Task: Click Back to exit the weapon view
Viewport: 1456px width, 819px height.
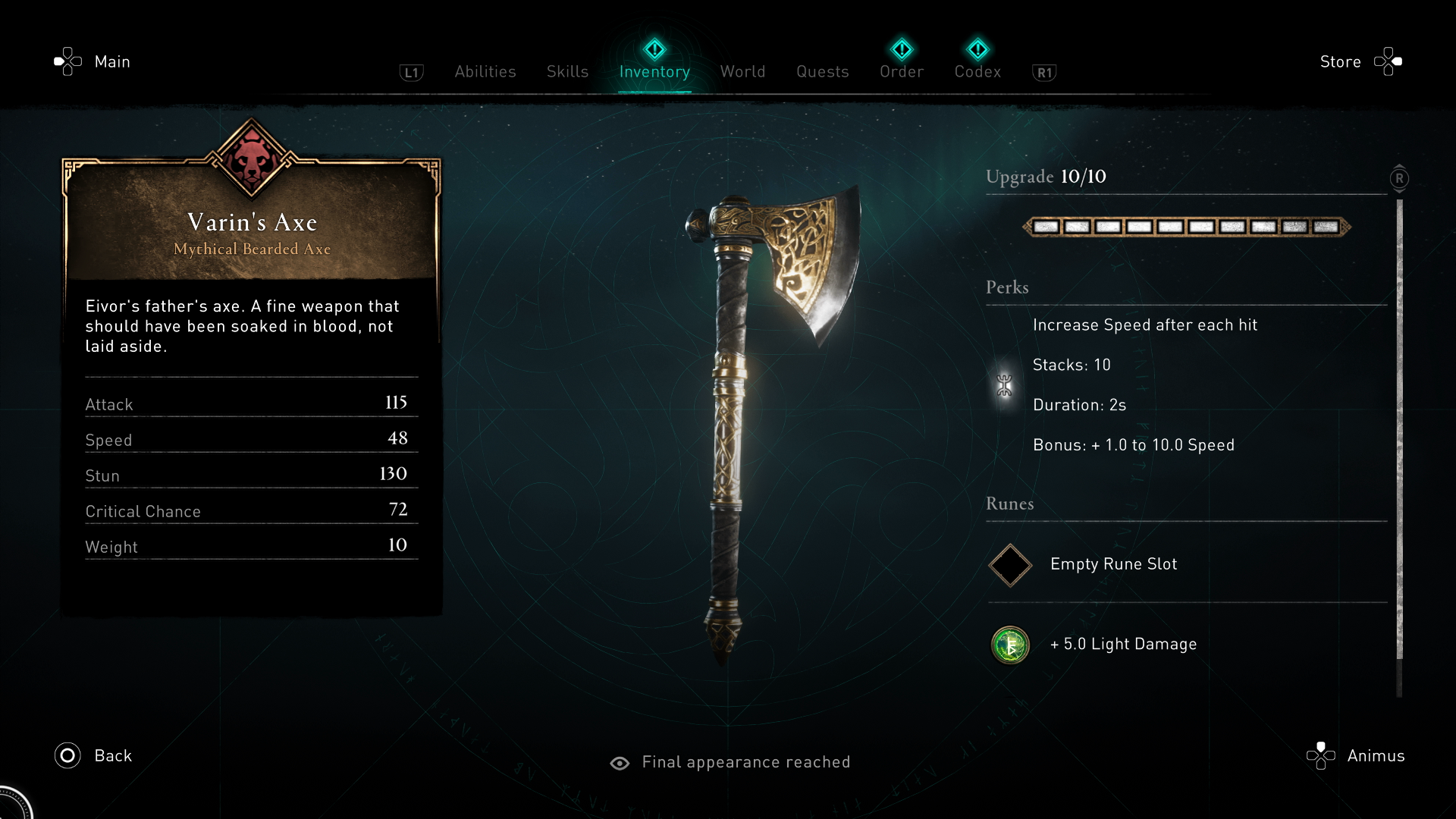Action: tap(93, 755)
